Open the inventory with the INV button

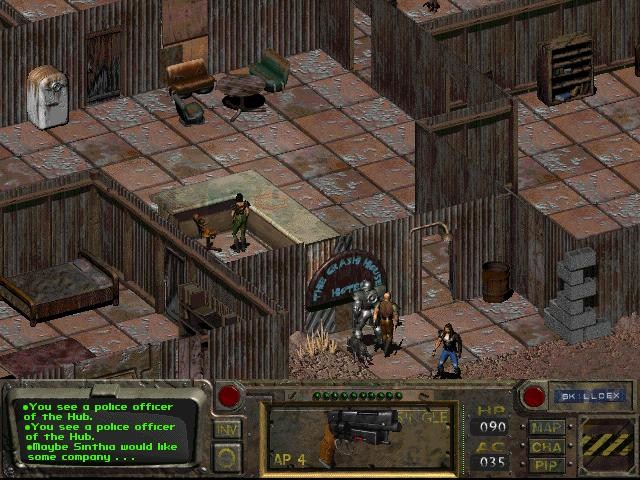pyautogui.click(x=228, y=429)
